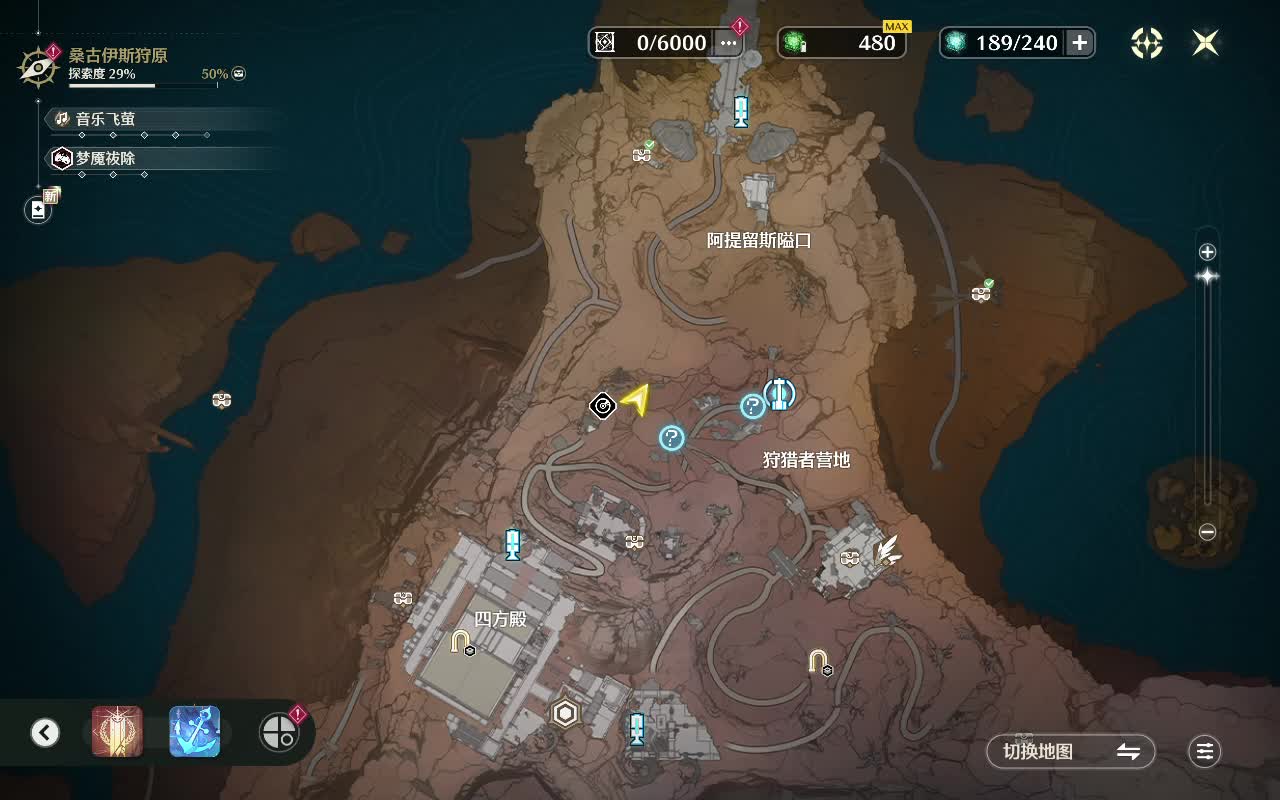Add more Waveplates with the plus button
Screen dimensions: 1280x800
click(x=1079, y=42)
